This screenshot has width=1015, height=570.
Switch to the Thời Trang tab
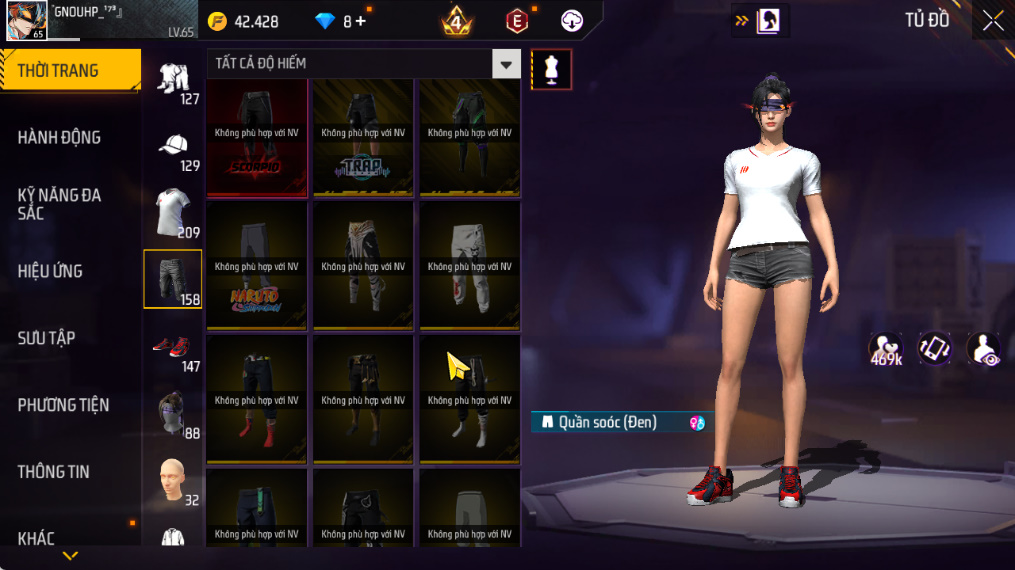click(70, 70)
